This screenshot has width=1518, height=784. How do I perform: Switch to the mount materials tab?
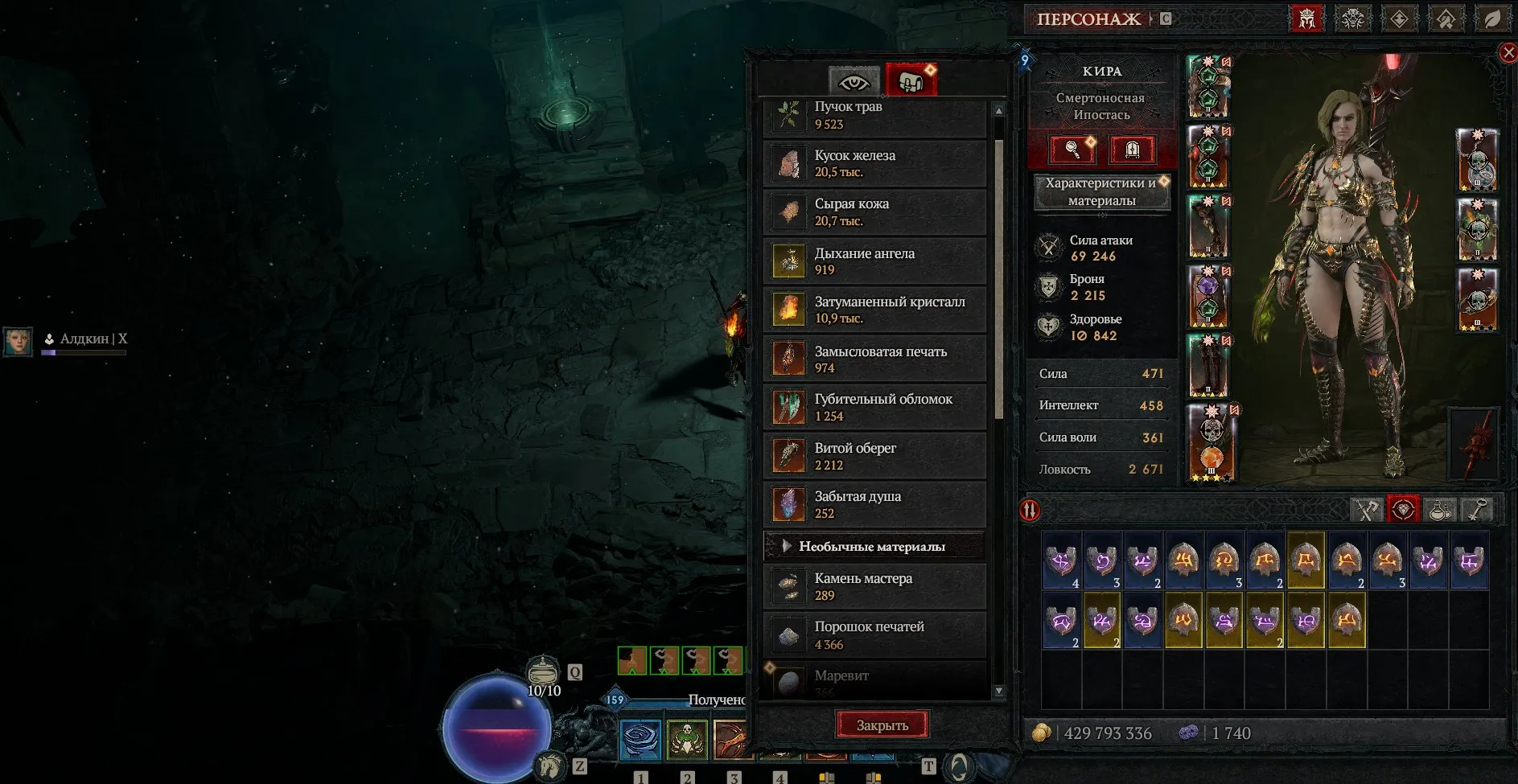tap(911, 80)
